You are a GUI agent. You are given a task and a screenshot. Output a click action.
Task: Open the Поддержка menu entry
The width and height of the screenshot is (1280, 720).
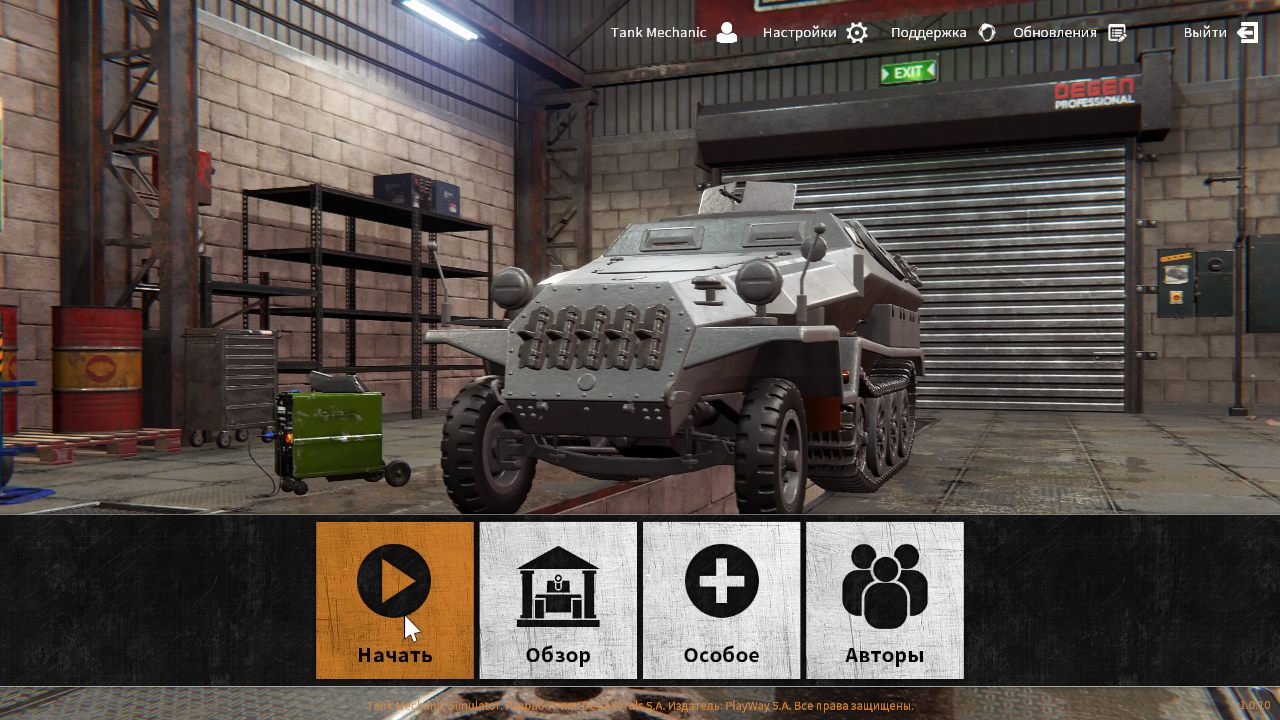(928, 32)
